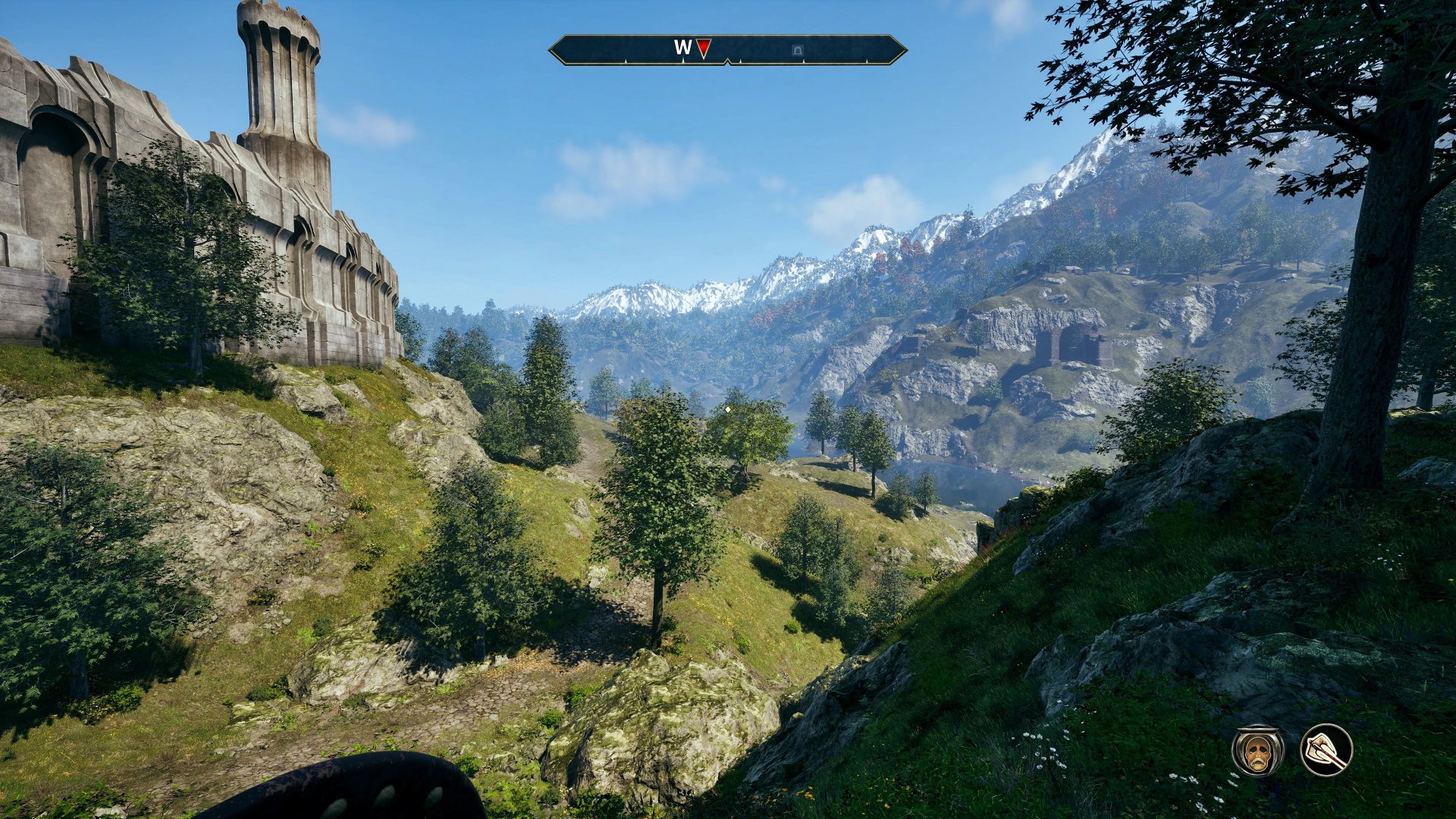Screen dimensions: 1456x819
Task: Select the red objective marker on the compass
Action: pyautogui.click(x=703, y=48)
